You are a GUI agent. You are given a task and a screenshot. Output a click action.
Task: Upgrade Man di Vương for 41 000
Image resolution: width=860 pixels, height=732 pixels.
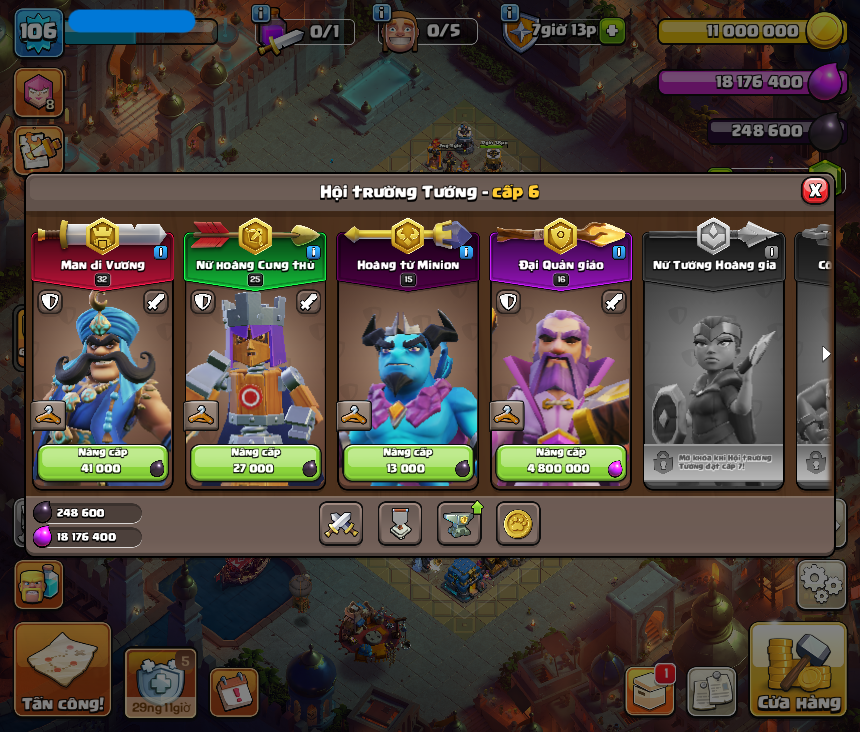coord(103,462)
